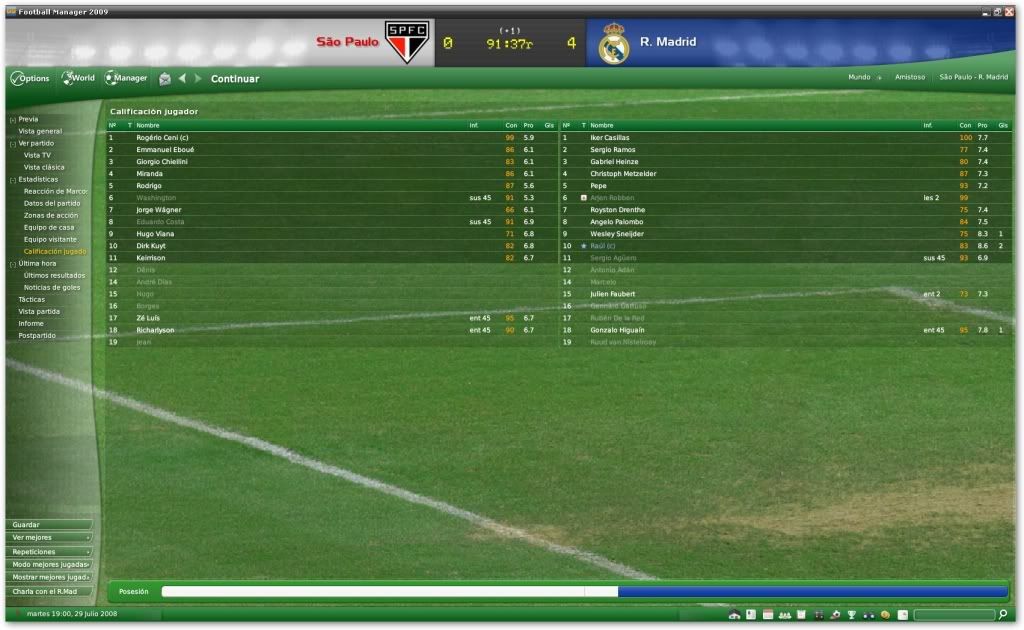1024x630 pixels.
Task: Click the Continuar button
Action: (x=235, y=79)
